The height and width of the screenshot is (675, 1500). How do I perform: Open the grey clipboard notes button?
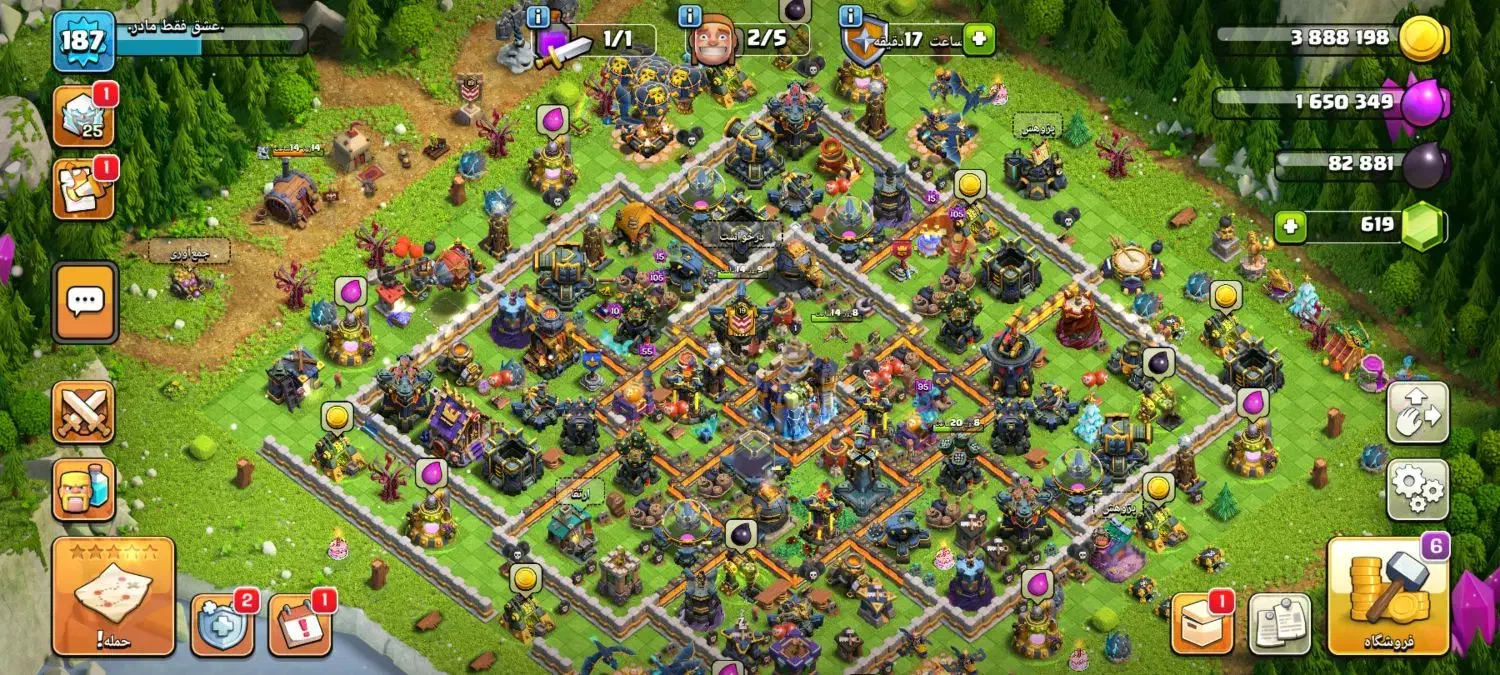click(x=1279, y=625)
